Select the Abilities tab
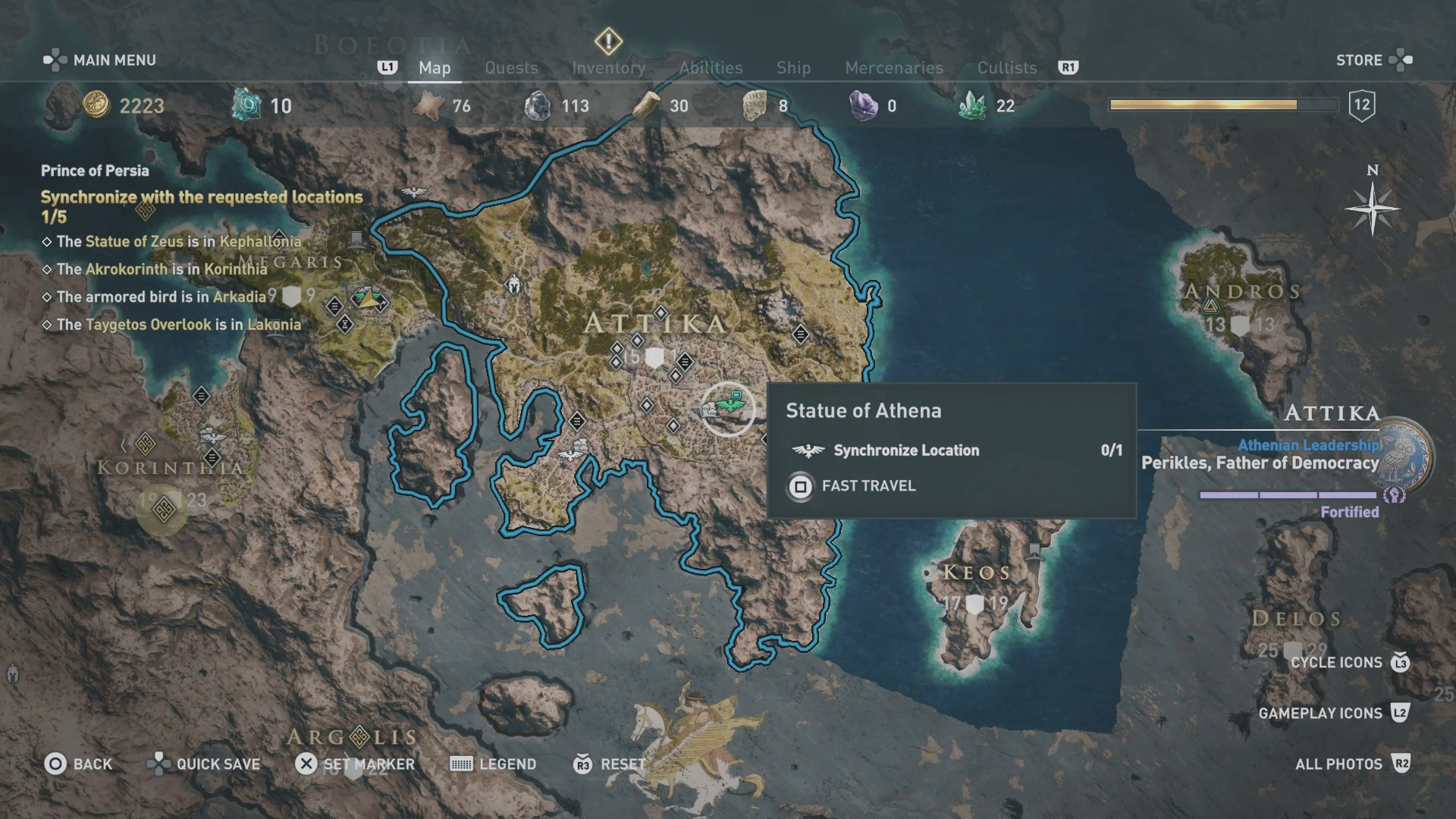The height and width of the screenshot is (819, 1456). [711, 67]
